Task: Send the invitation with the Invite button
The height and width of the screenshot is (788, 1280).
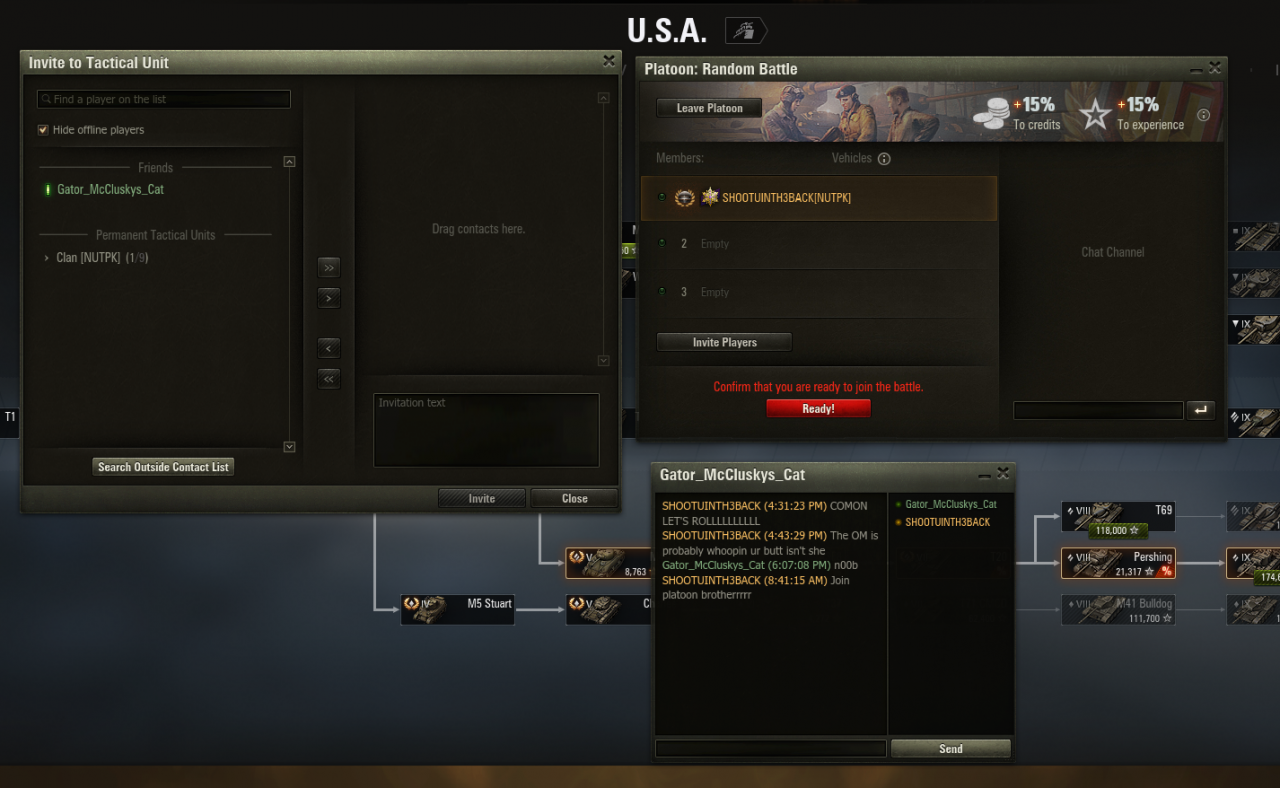Action: pos(481,498)
